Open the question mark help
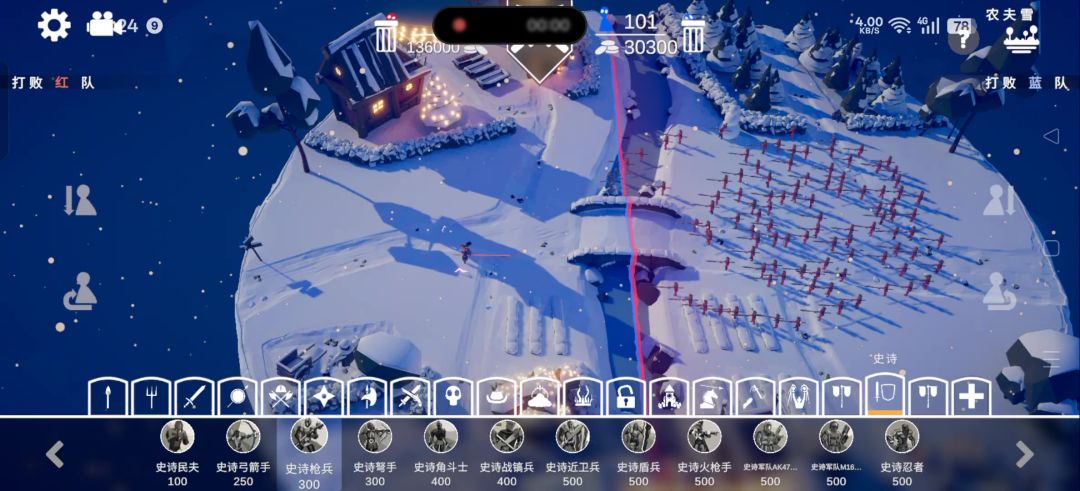The image size is (1080, 491). point(963,39)
